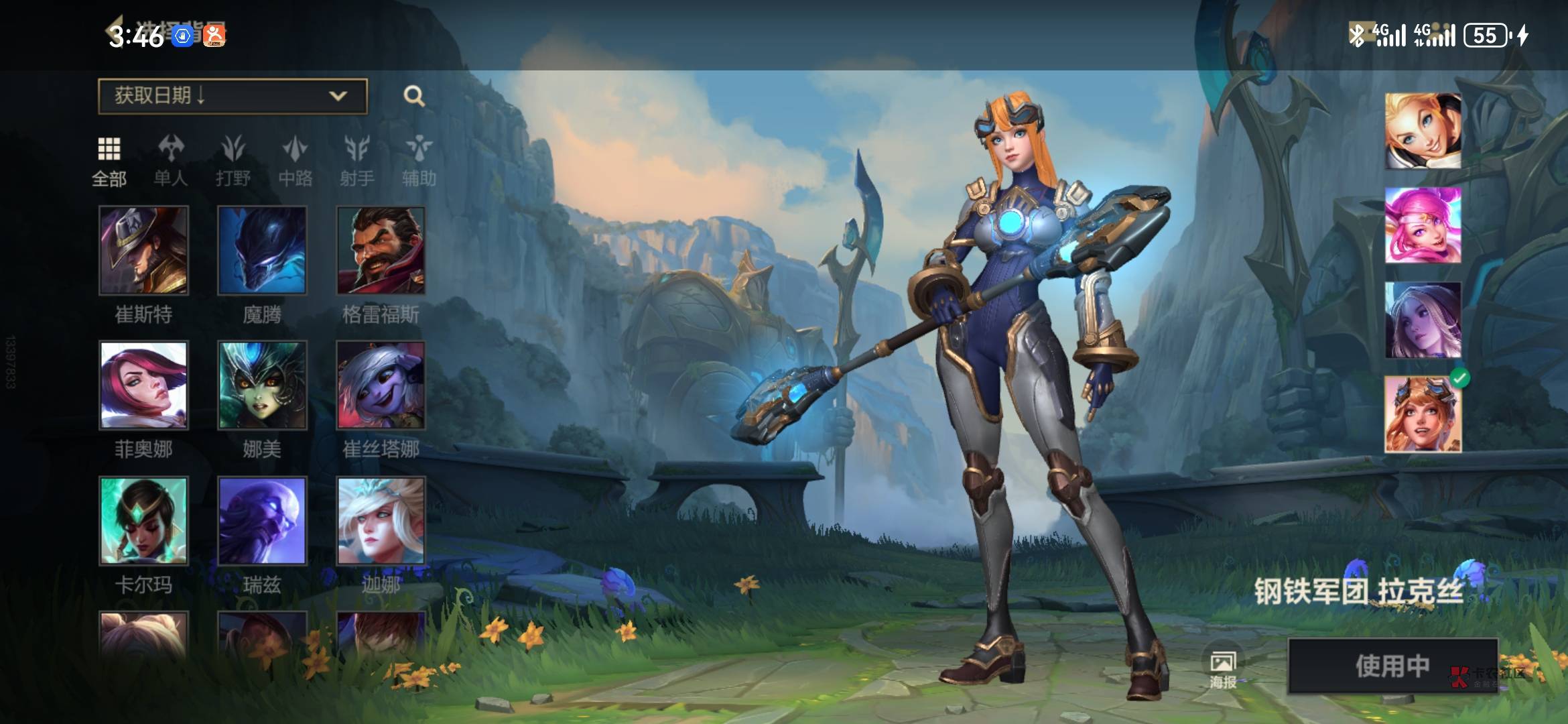
Task: Open the 获取日期 sort dropdown
Action: (x=232, y=96)
